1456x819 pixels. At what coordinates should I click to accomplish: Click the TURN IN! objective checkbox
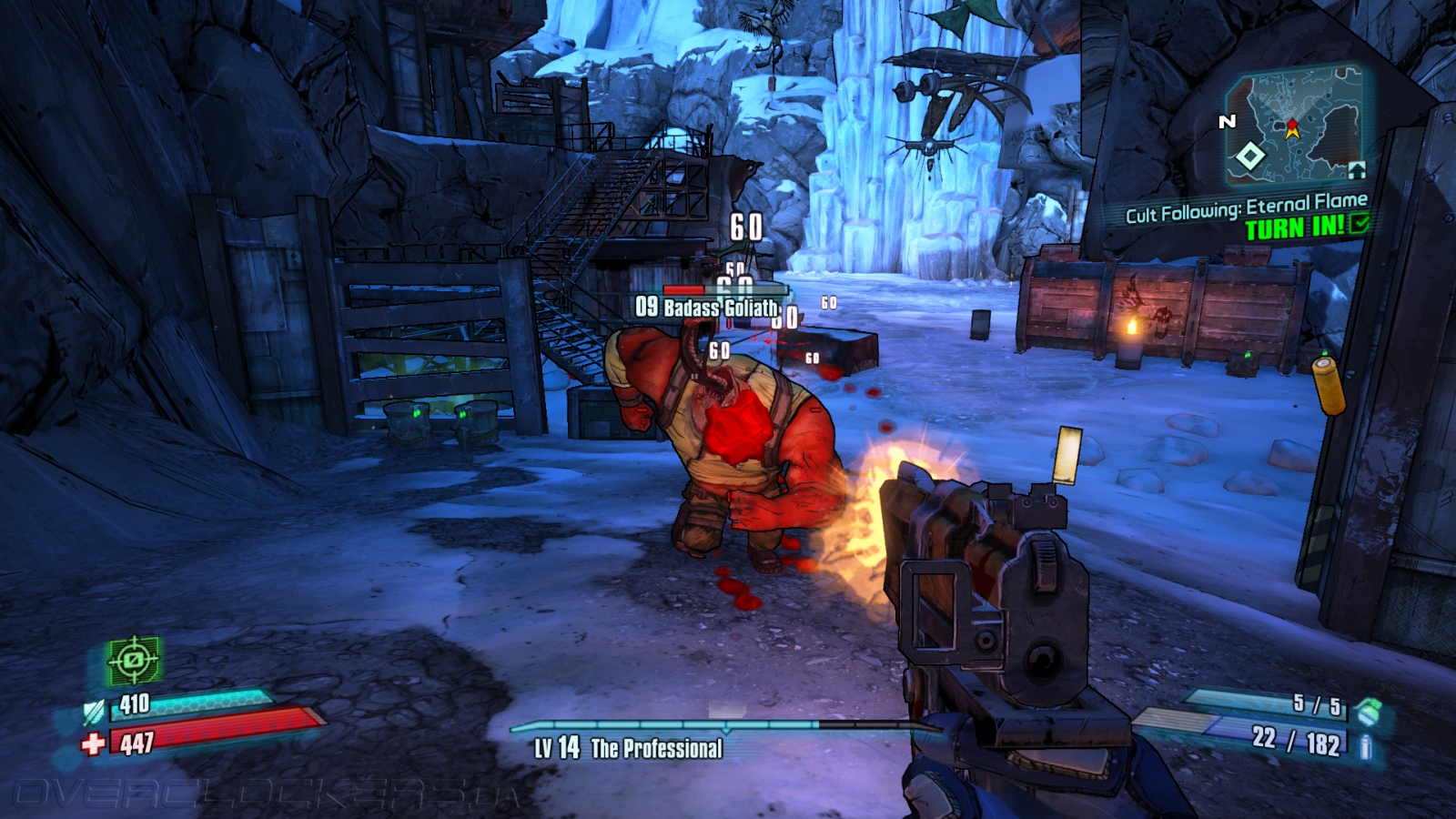(x=1360, y=223)
